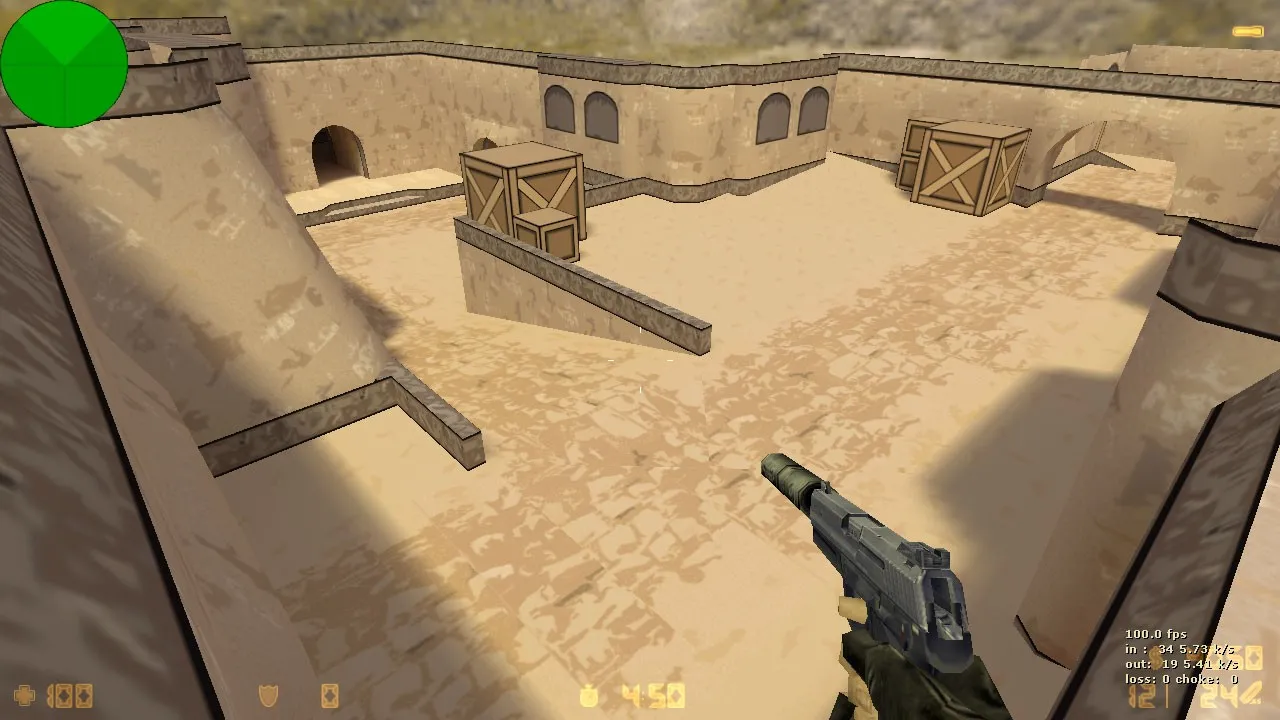The width and height of the screenshot is (1280, 720).
Task: Click the money badge icon next to $450
Action: tap(587, 694)
